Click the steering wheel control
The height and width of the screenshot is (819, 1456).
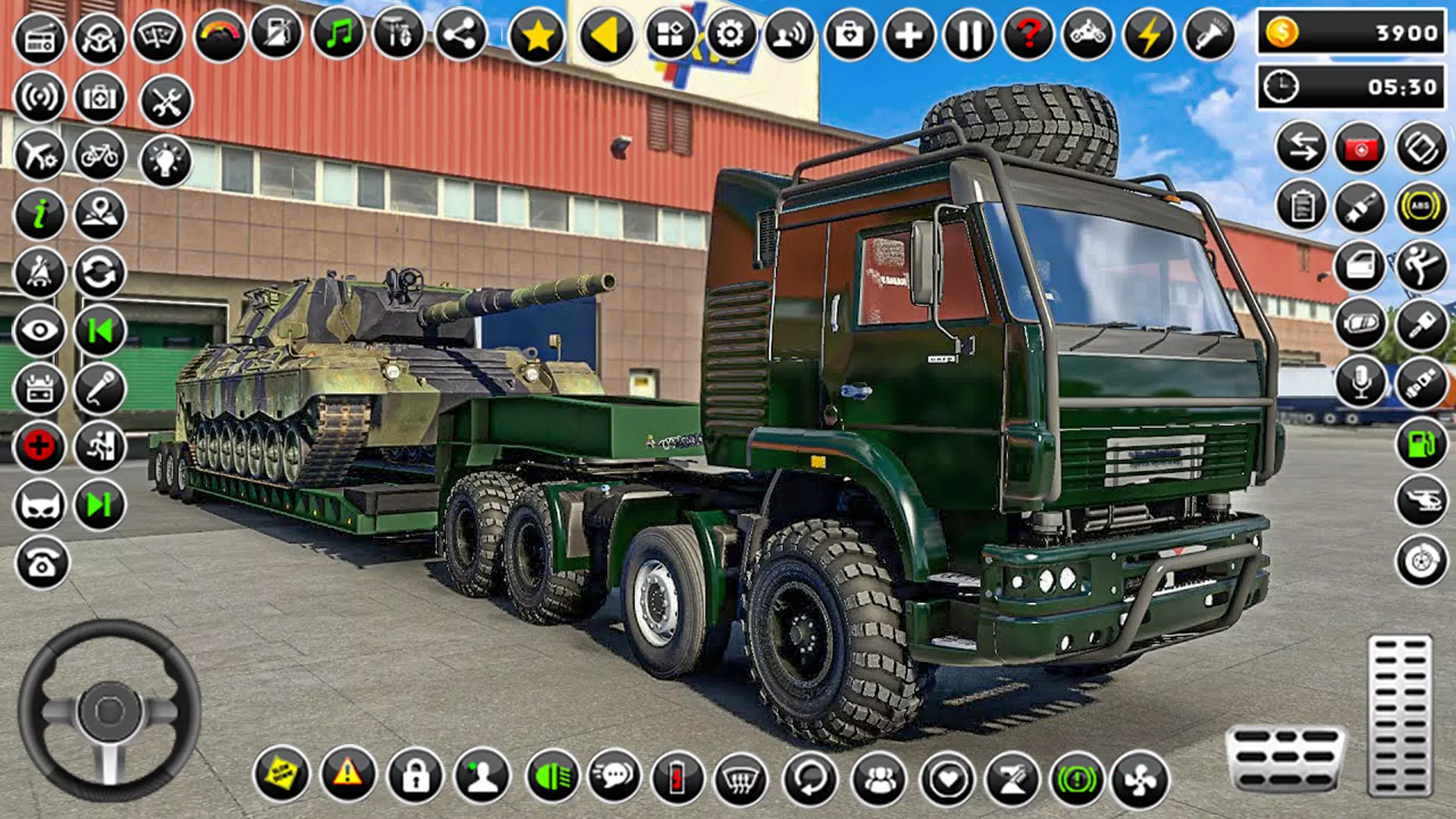109,711
